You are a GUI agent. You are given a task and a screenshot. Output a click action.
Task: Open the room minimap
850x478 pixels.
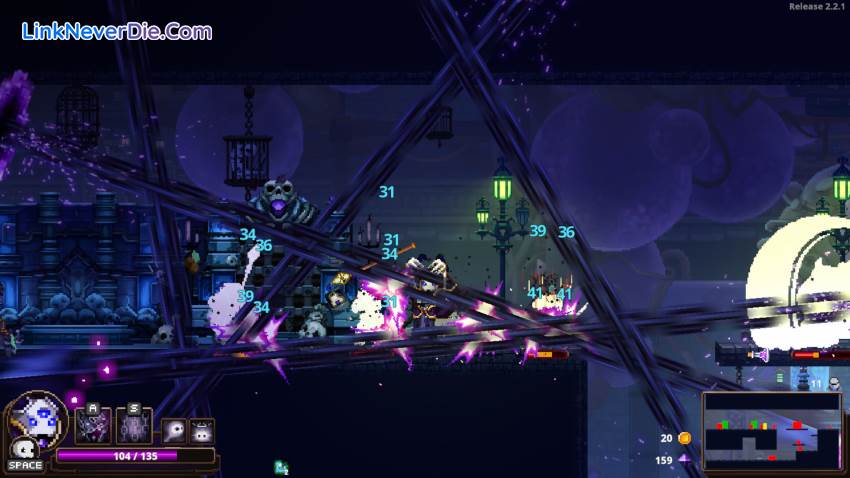tap(771, 431)
